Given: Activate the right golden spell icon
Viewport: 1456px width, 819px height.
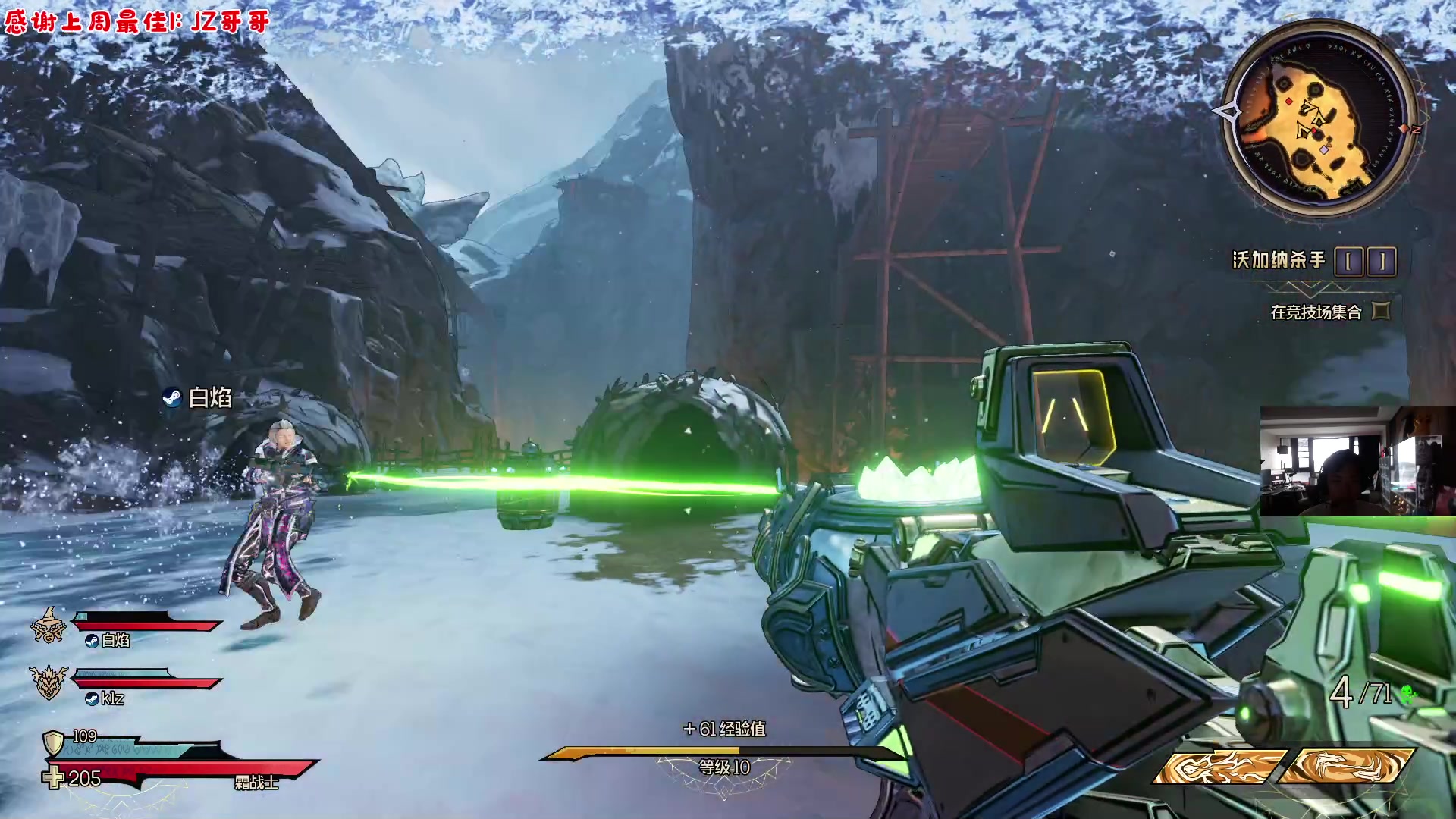Looking at the screenshot, I should pos(1348,767).
